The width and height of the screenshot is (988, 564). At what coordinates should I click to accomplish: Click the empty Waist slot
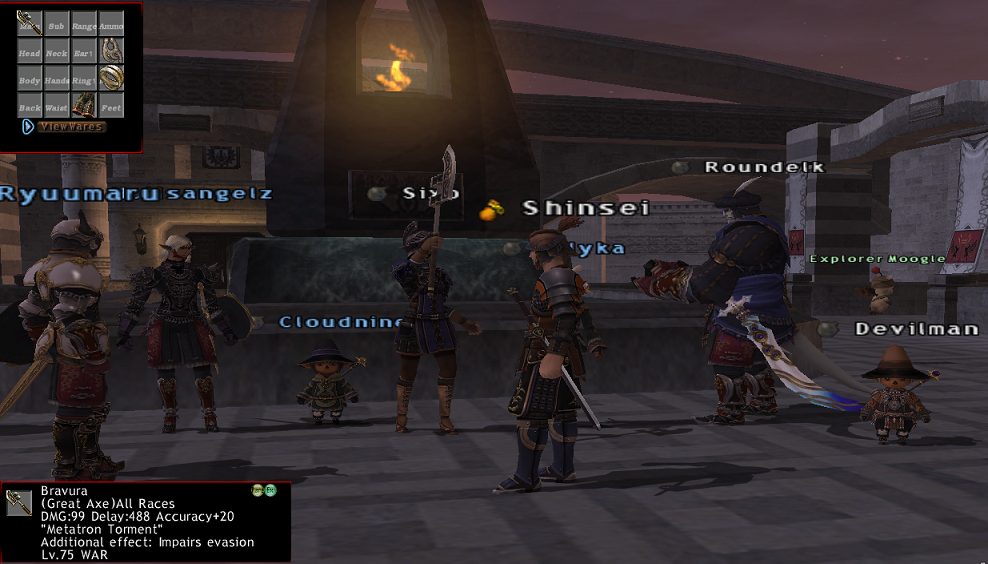56,104
